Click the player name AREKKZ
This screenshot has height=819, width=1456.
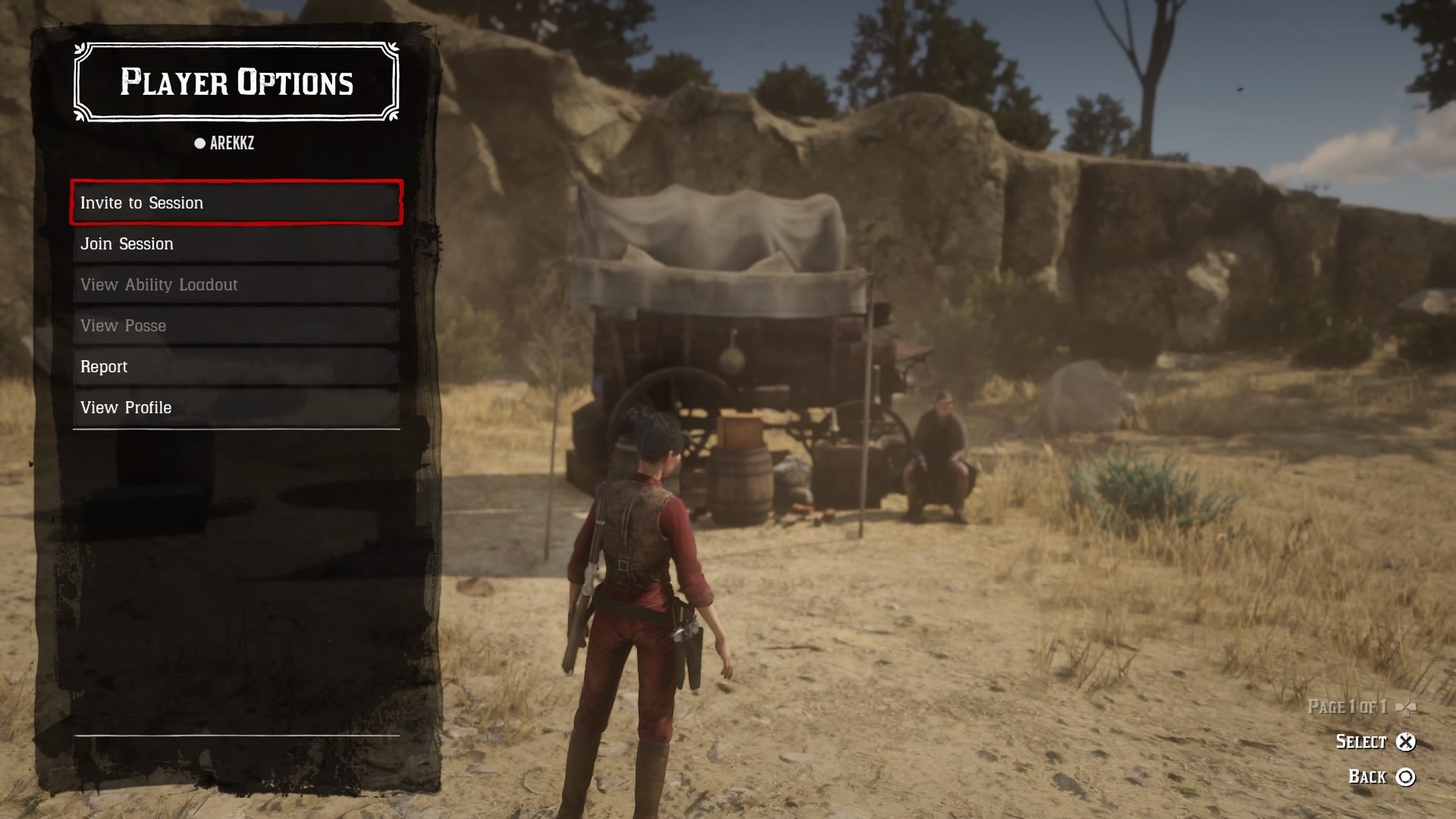pyautogui.click(x=231, y=143)
